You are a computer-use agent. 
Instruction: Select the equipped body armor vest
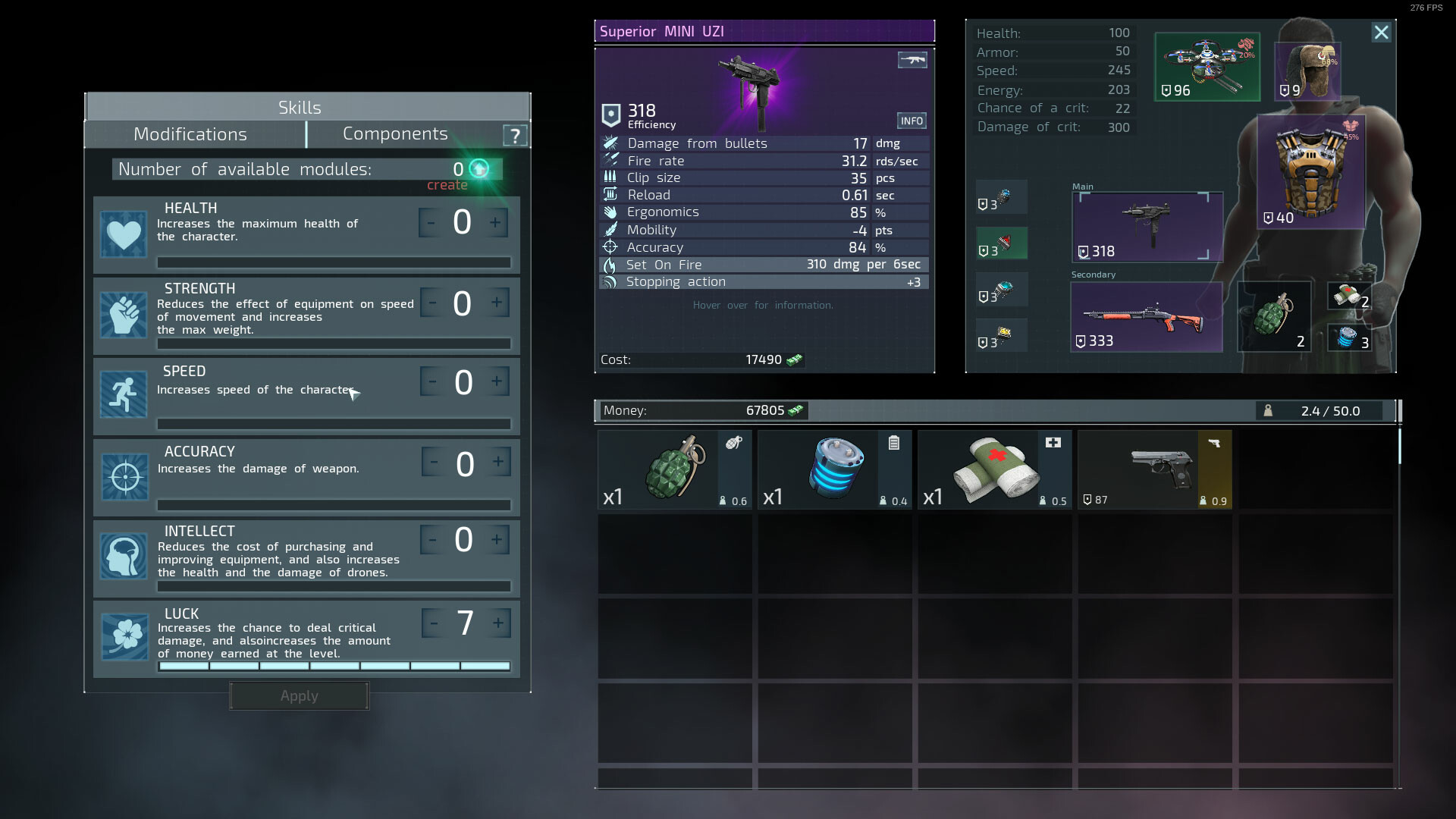pyautogui.click(x=1312, y=173)
